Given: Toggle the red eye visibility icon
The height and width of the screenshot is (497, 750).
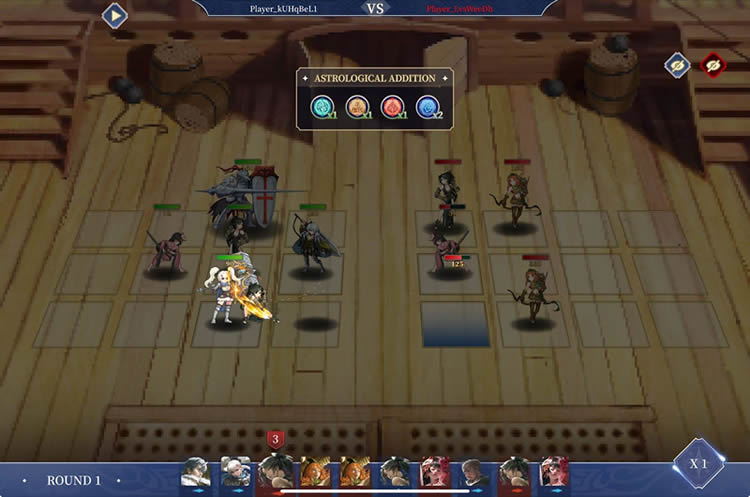Looking at the screenshot, I should 713,65.
